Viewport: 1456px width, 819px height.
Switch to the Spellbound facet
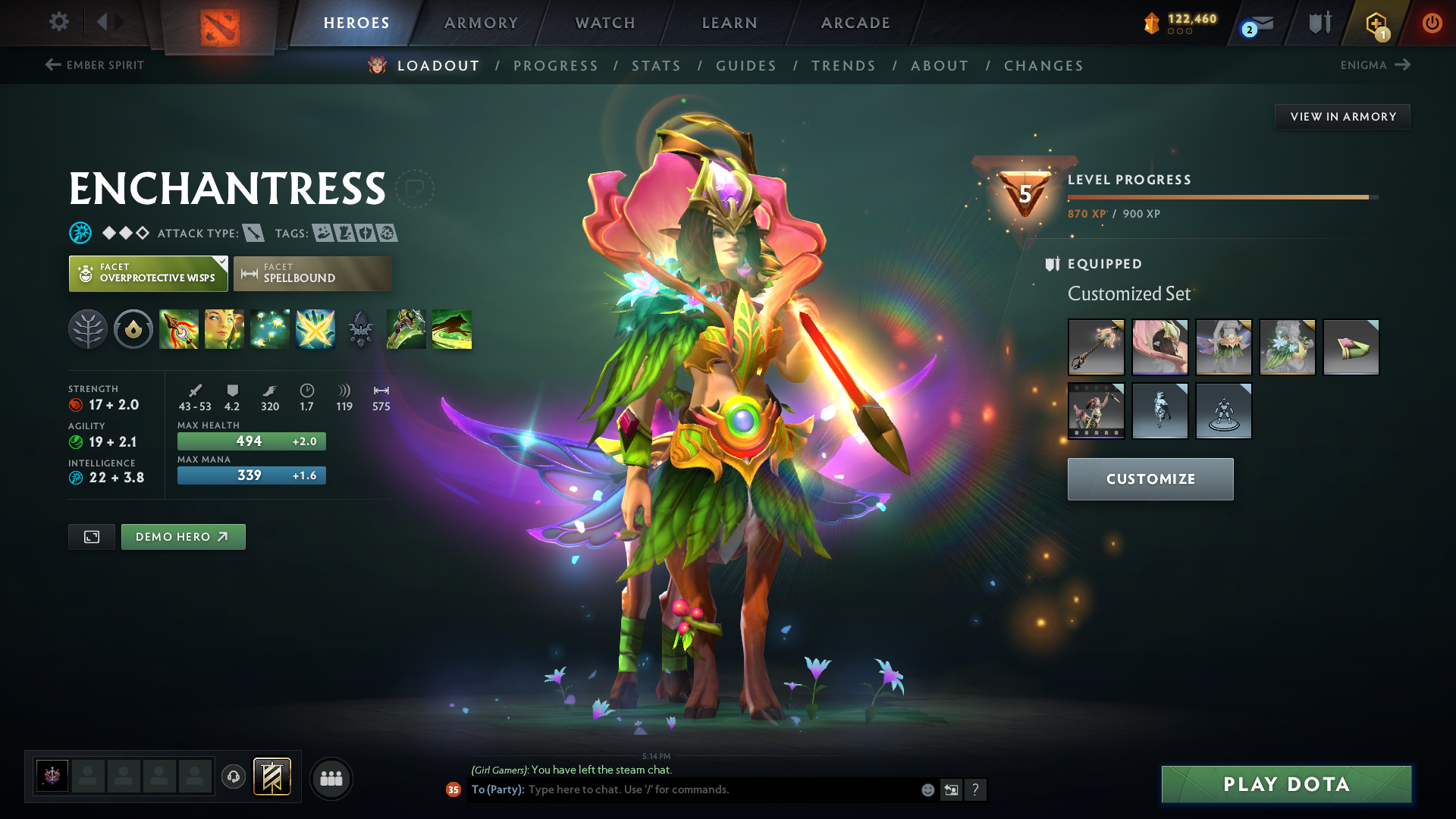pos(312,273)
